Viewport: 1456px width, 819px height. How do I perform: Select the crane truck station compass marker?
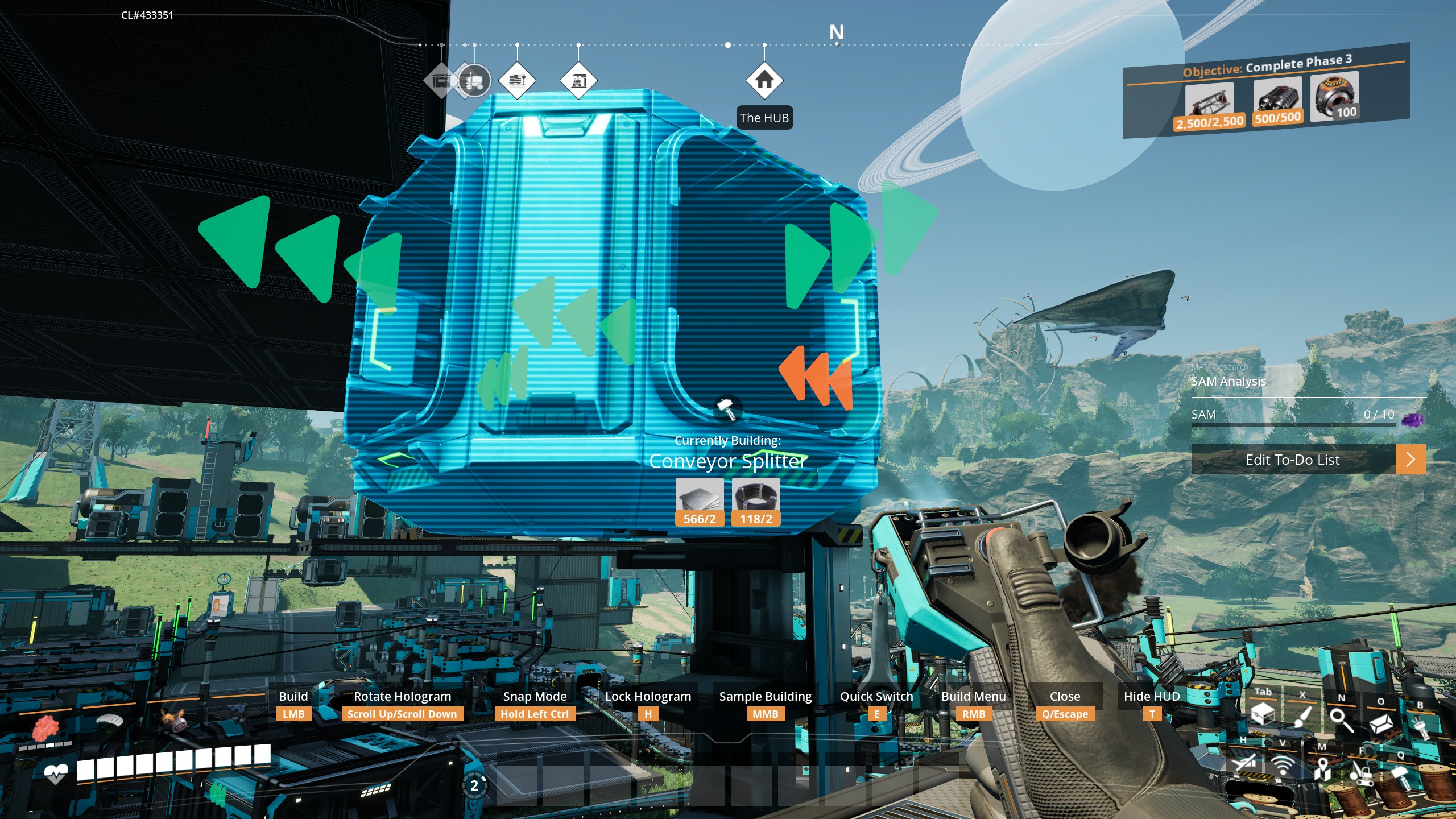(578, 80)
